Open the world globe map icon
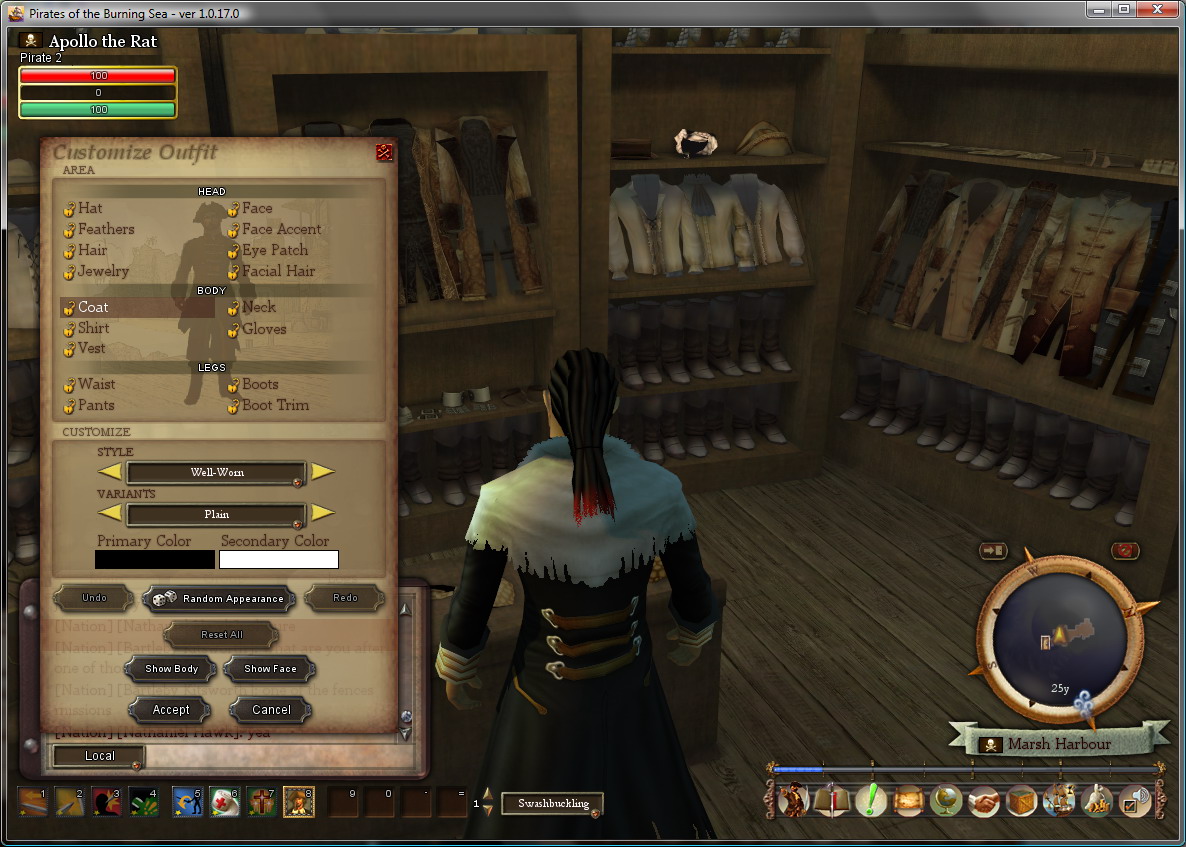Viewport: 1186px width, 847px height. click(x=946, y=801)
